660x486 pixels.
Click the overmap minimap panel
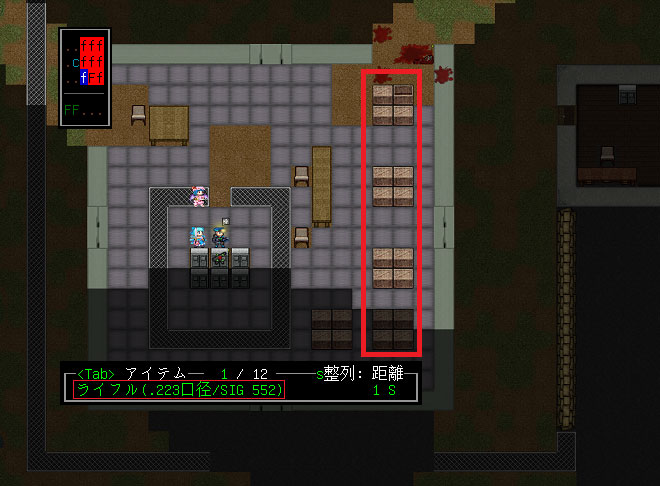84,77
